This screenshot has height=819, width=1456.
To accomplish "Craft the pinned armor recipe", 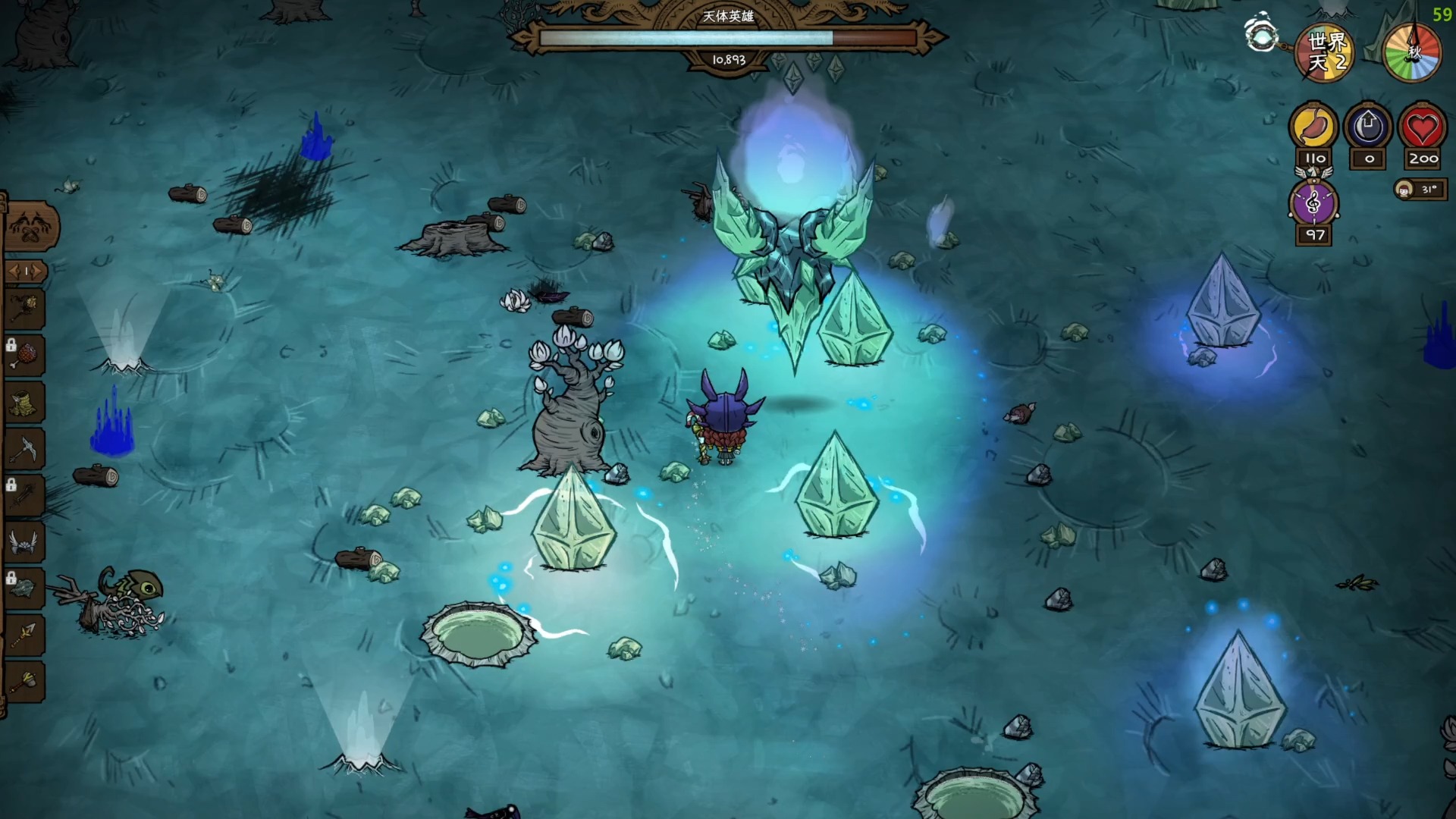I will point(24,402).
